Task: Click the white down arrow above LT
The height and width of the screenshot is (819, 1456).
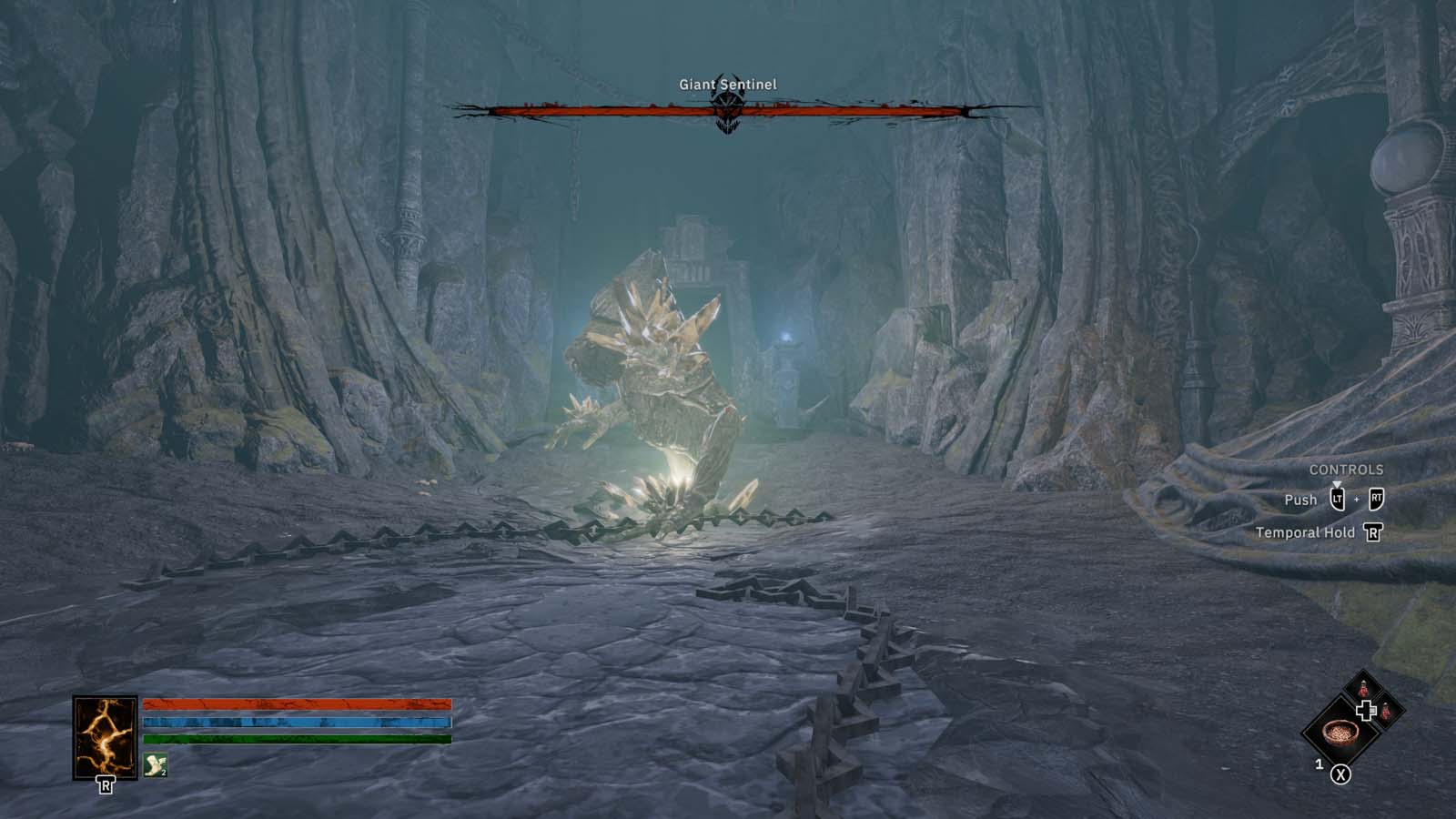Action: tap(1337, 484)
